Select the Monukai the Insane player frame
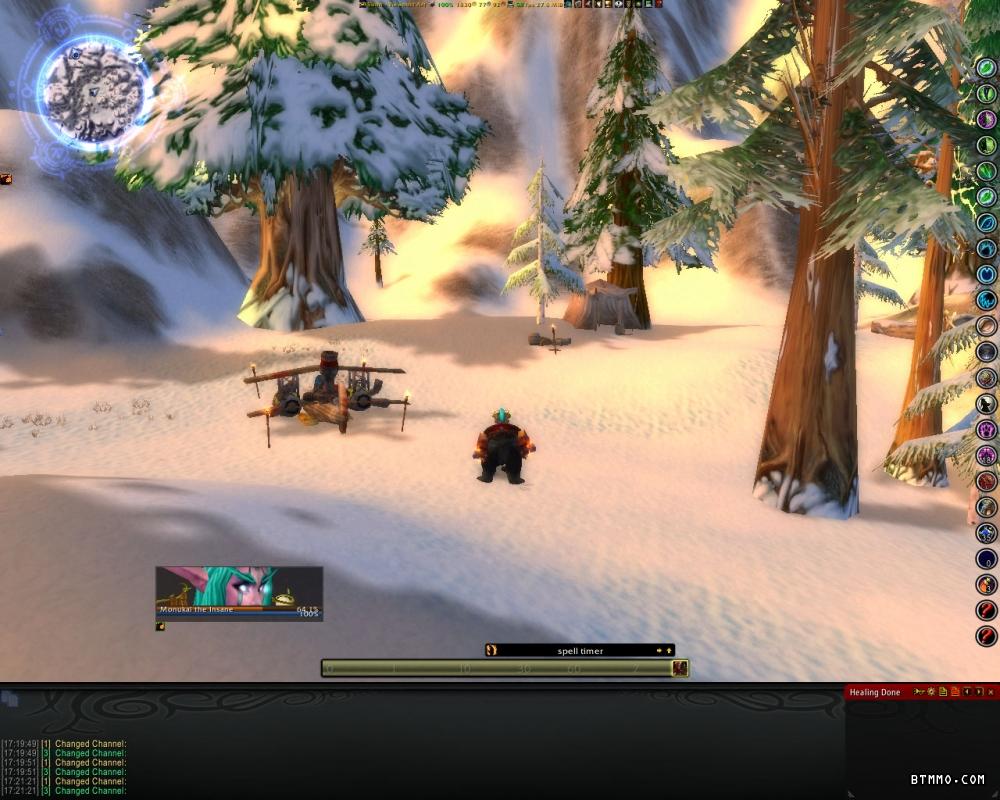 coord(239,593)
